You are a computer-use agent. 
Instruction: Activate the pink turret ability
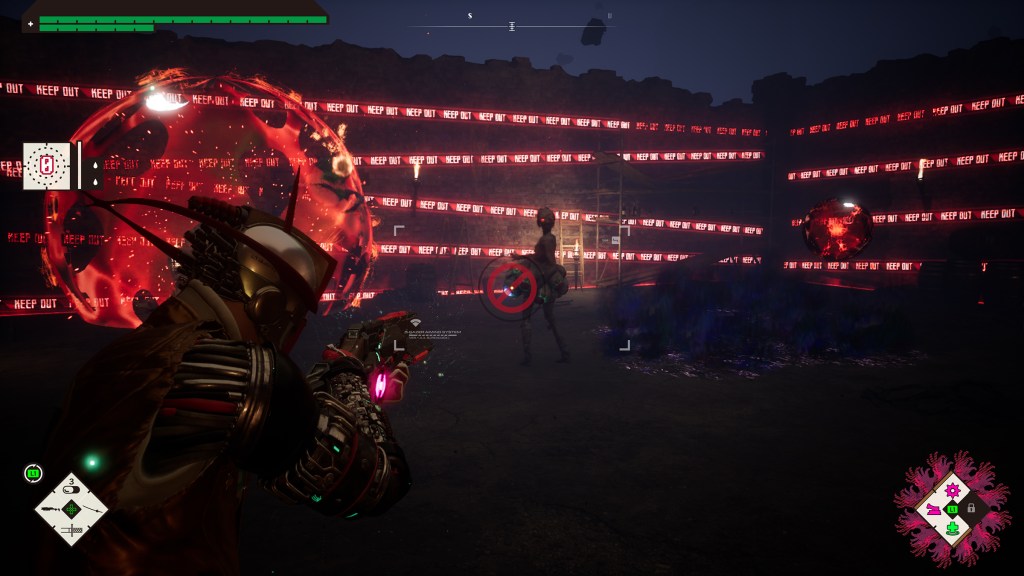pyautogui.click(x=933, y=509)
